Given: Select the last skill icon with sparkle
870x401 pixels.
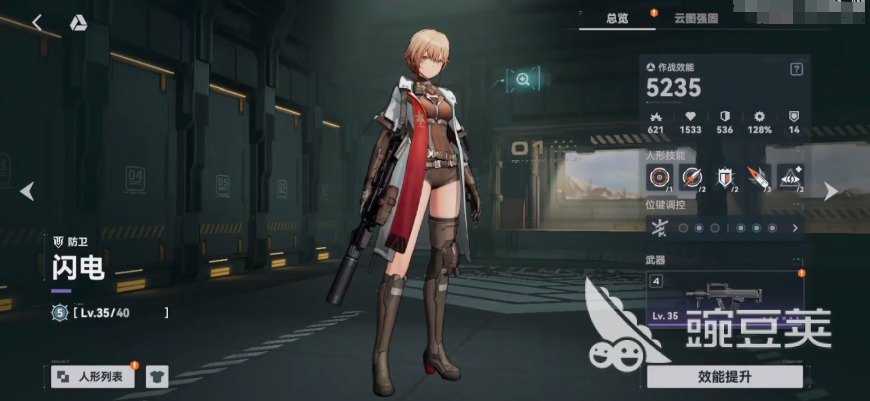Looking at the screenshot, I should (791, 178).
